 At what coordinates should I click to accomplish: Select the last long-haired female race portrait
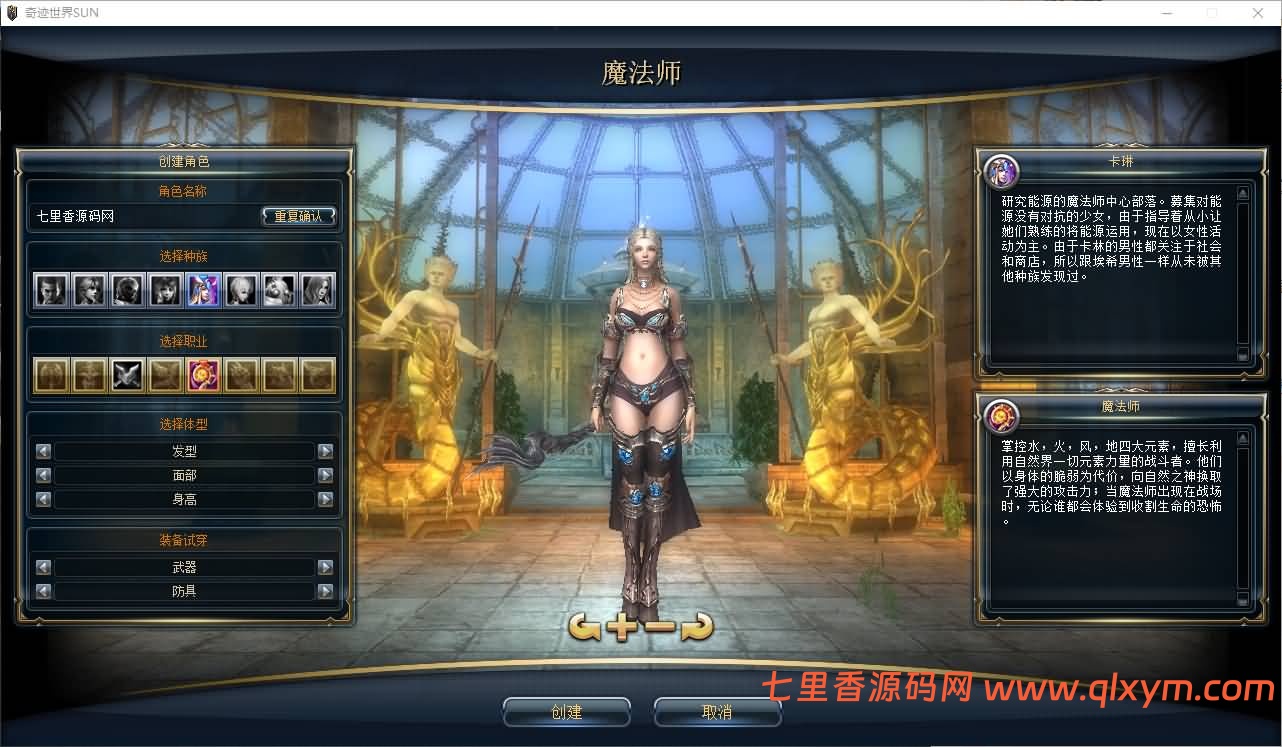click(317, 291)
